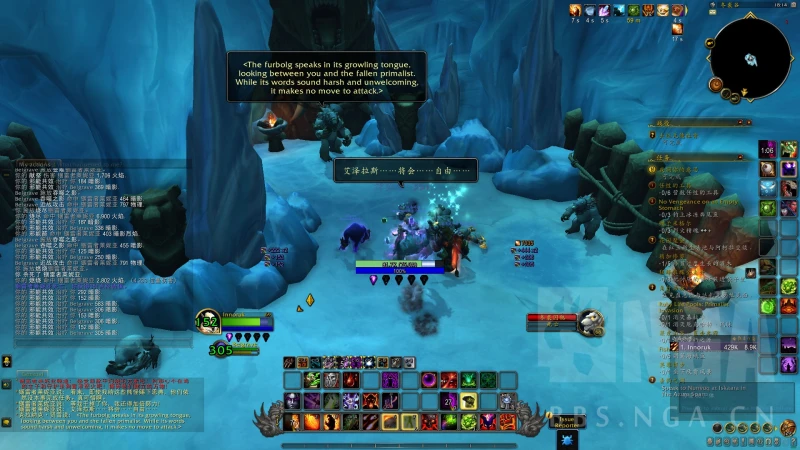This screenshot has height=450, width=800.
Task: Activate the purple orb spell icon
Action: click(x=428, y=380)
